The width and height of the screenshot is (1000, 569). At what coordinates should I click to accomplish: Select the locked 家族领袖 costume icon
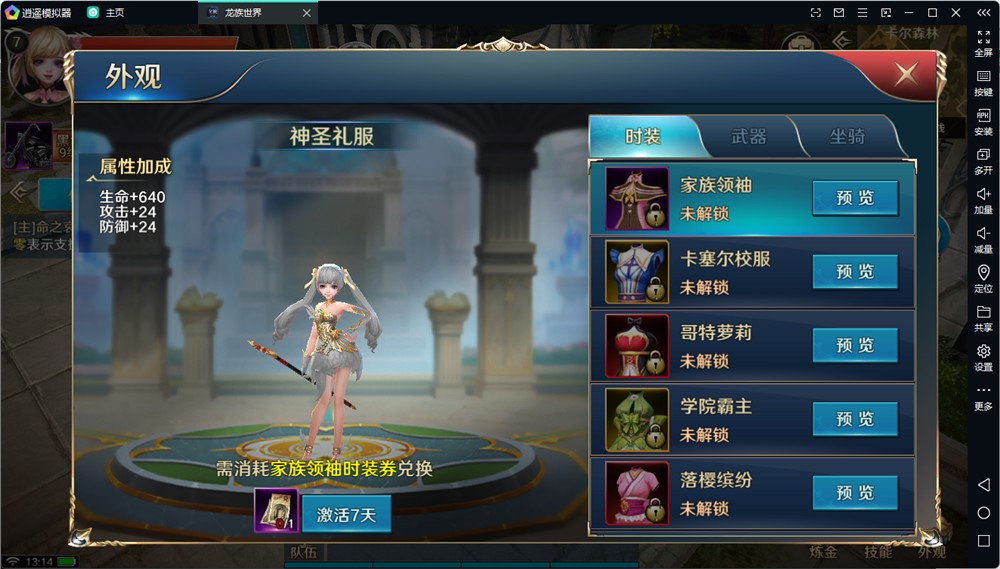tap(637, 199)
